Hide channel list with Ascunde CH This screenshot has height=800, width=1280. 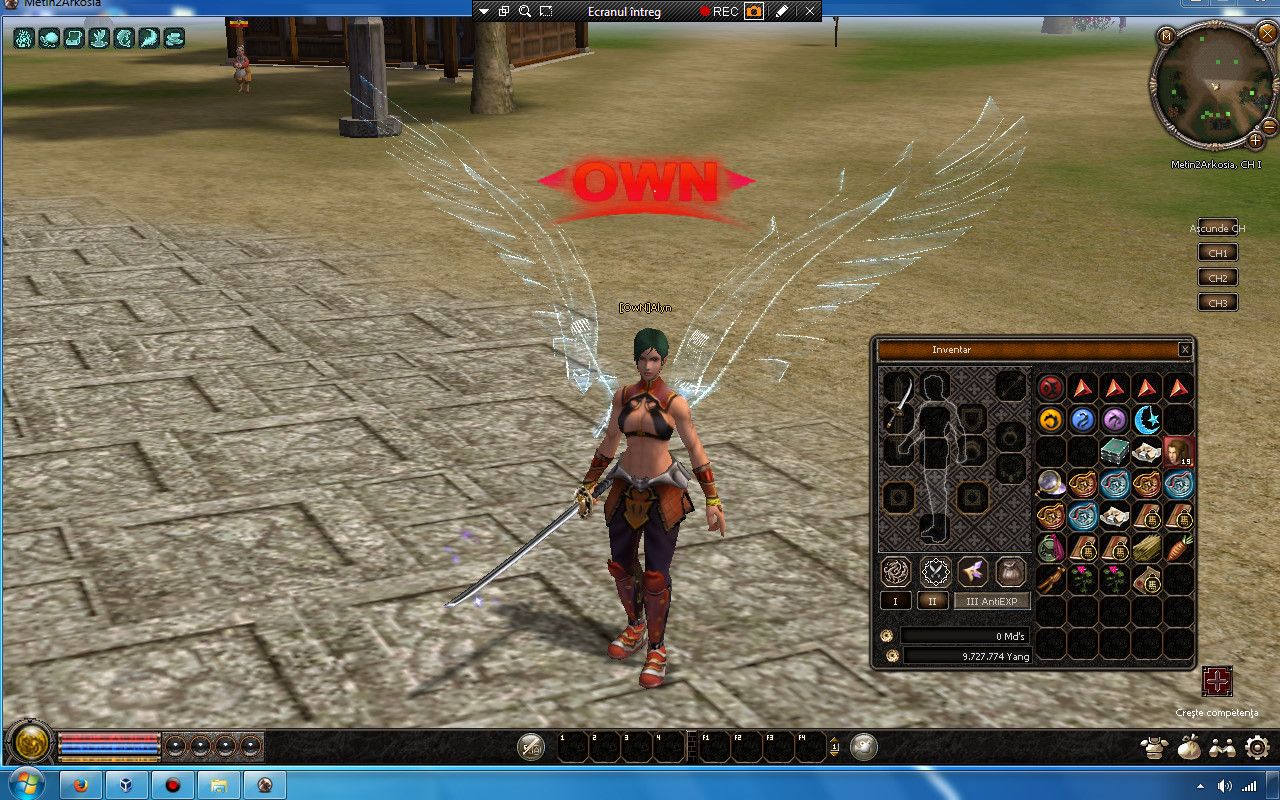1217,228
